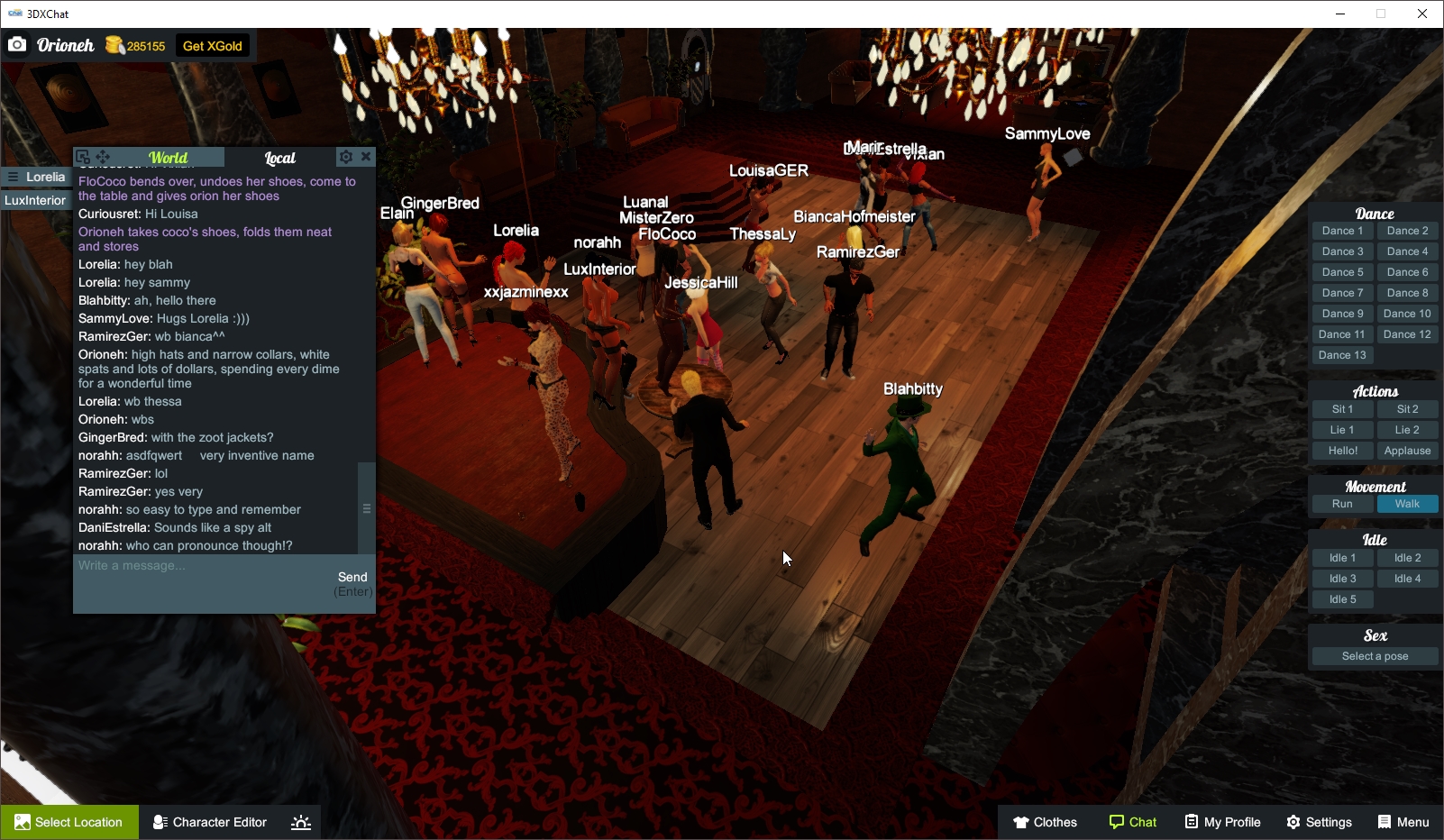Take a screenshot using the camera icon

16,43
